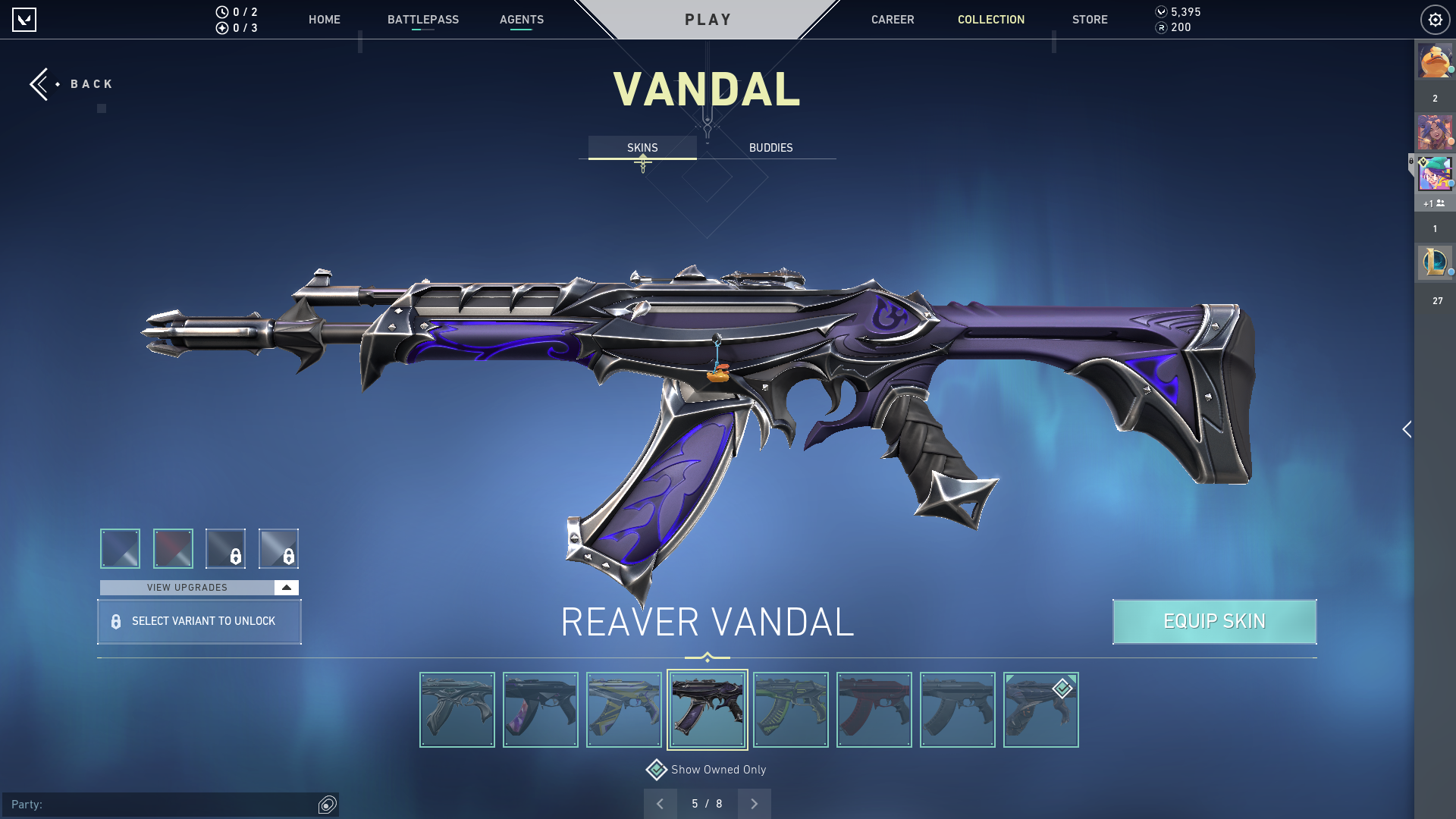1456x819 pixels.
Task: Open the AGENTS page
Action: point(521,20)
